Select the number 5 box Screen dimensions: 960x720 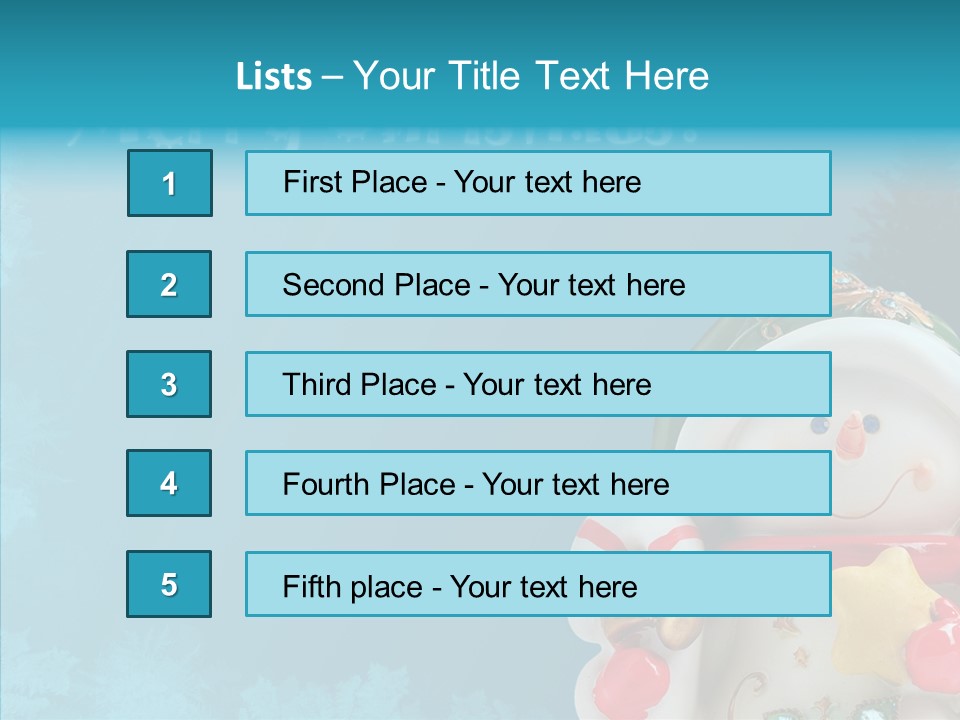coord(169,584)
